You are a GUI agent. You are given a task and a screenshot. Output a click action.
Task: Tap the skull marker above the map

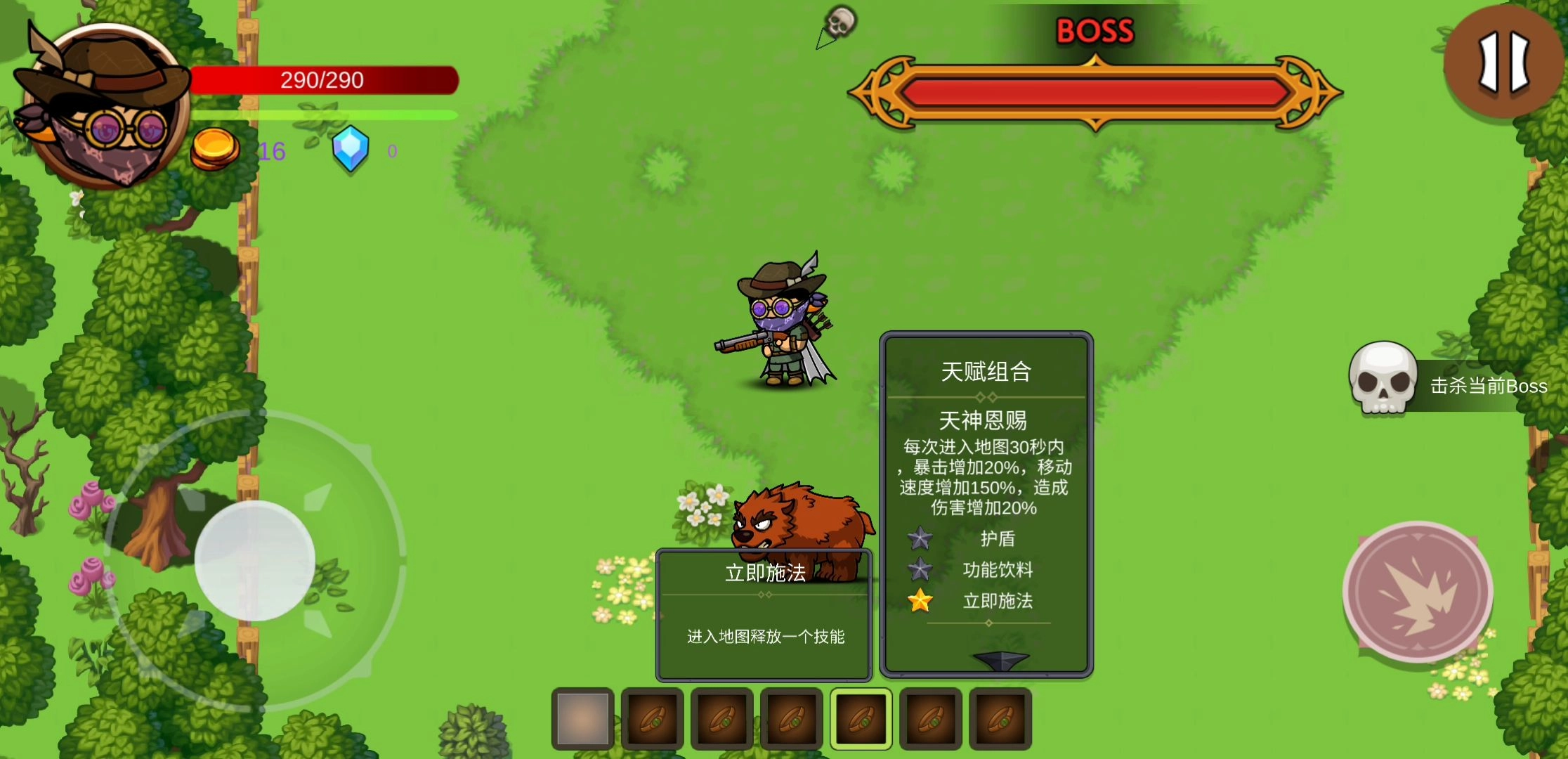(840, 21)
